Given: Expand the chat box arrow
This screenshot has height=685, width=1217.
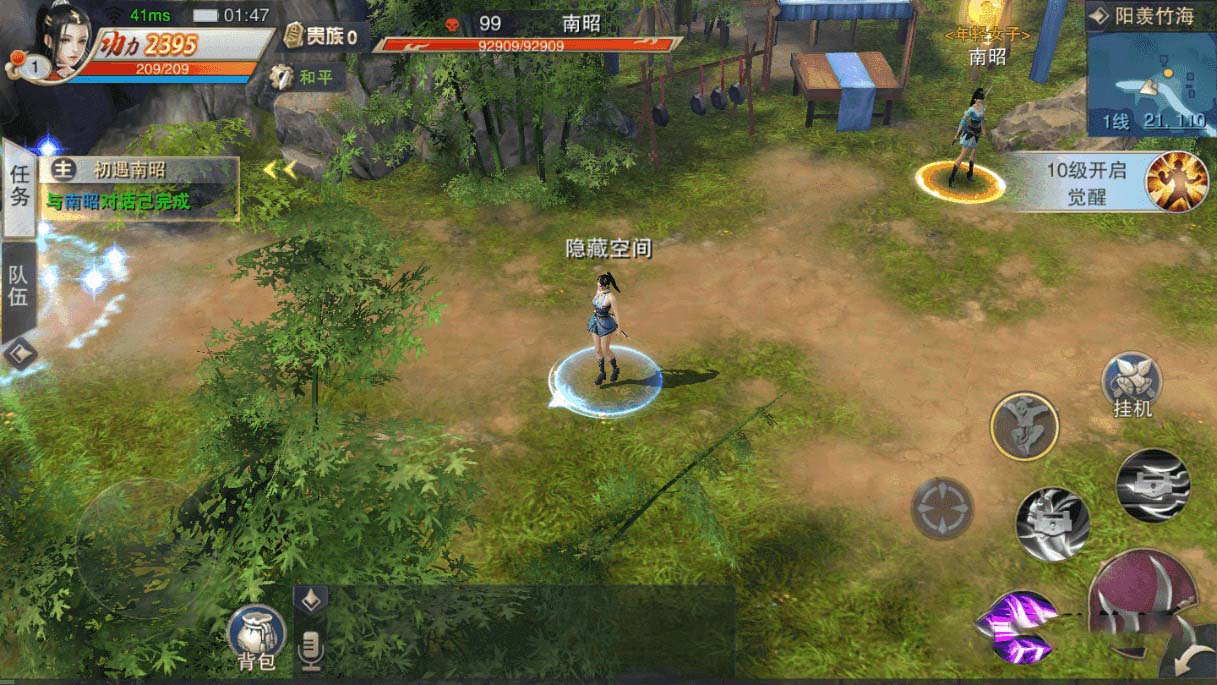Looking at the screenshot, I should pyautogui.click(x=309, y=599).
